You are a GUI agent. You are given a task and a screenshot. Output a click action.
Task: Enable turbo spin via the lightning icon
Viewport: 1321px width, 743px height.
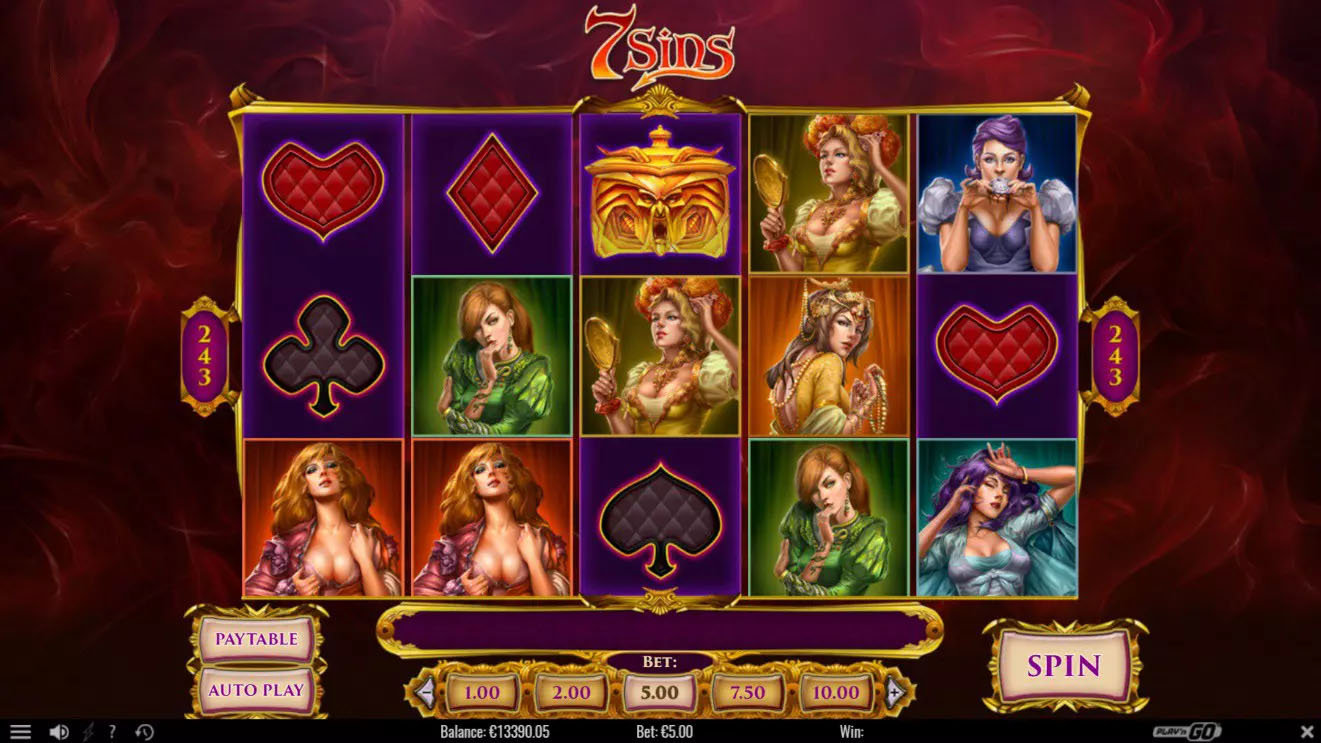pyautogui.click(x=89, y=729)
